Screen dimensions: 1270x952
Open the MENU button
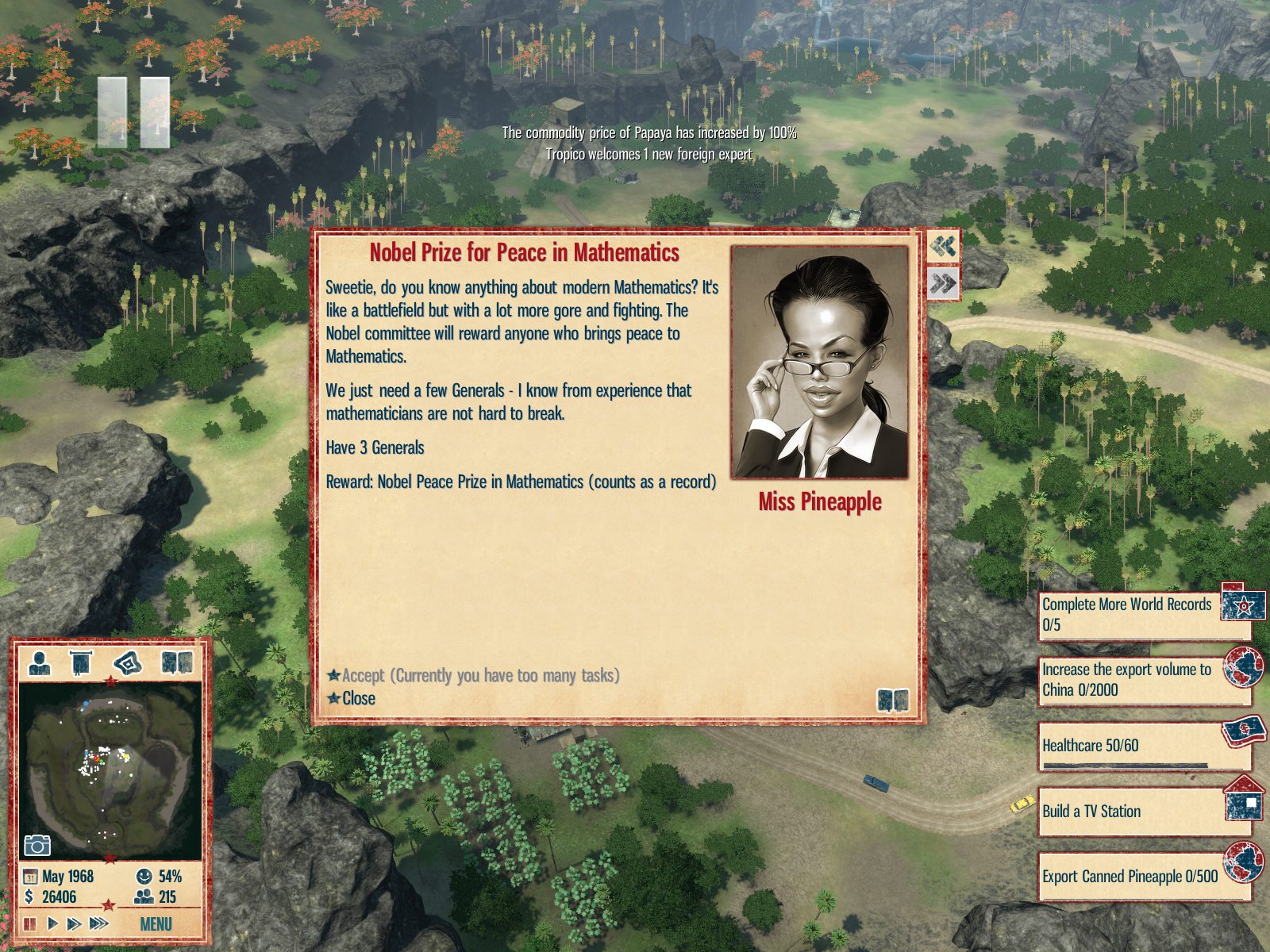[x=156, y=924]
